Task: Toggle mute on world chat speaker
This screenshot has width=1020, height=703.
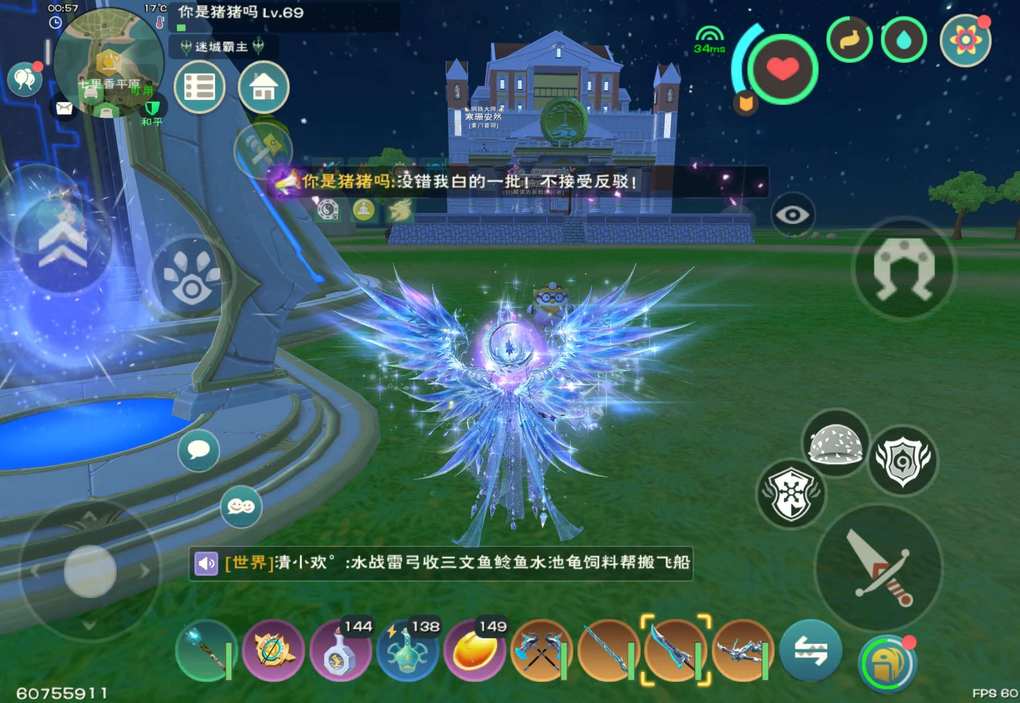Action: [207, 564]
